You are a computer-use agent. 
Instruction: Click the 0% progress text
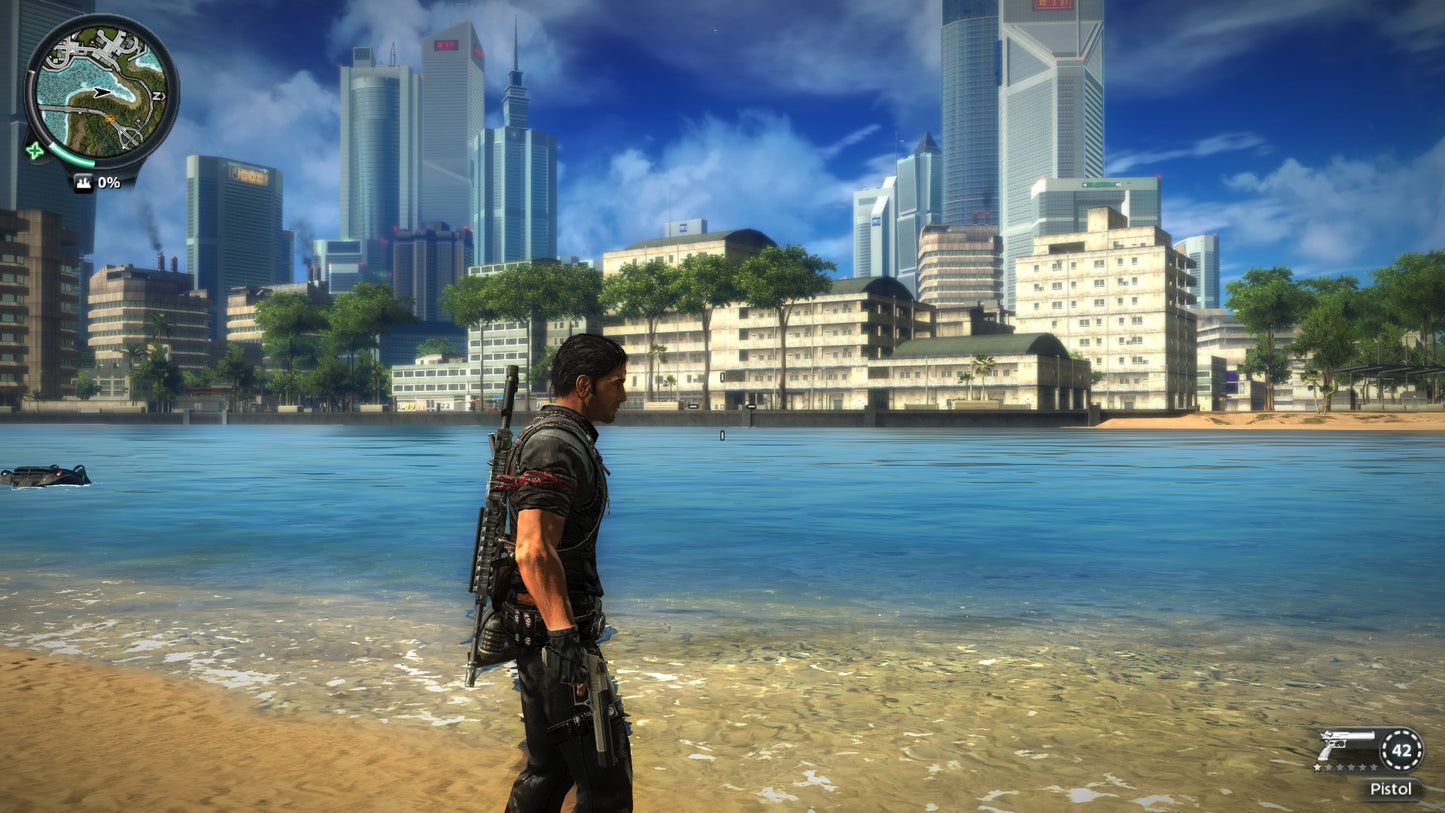(x=107, y=183)
